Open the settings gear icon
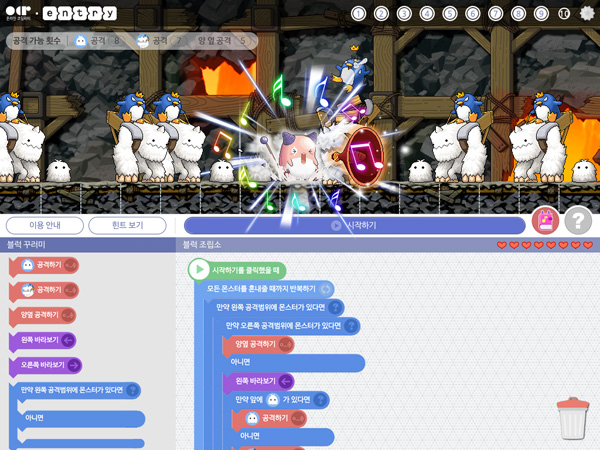The width and height of the screenshot is (600, 450). click(x=587, y=13)
